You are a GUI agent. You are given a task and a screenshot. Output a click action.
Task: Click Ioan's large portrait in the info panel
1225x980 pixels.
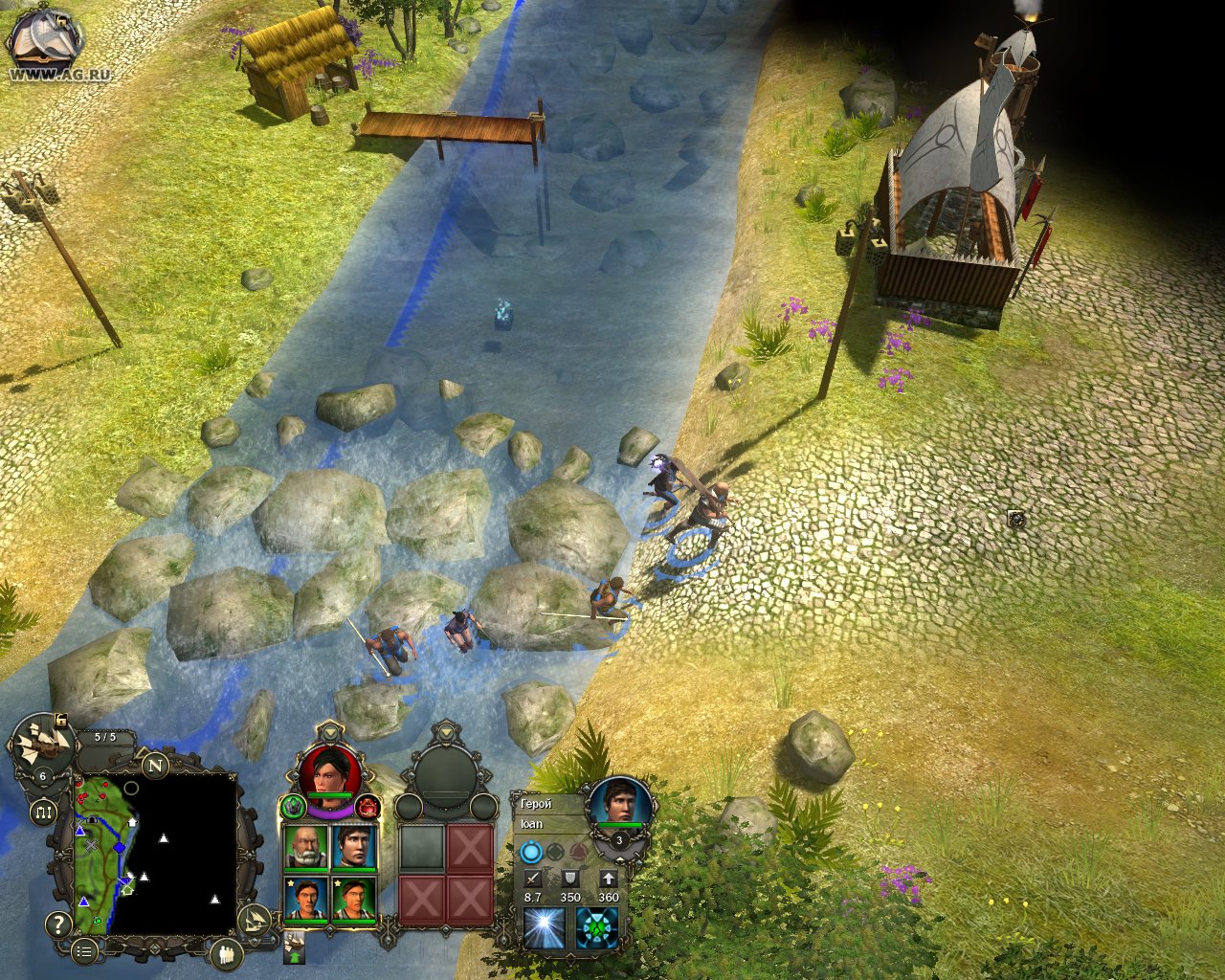[619, 802]
